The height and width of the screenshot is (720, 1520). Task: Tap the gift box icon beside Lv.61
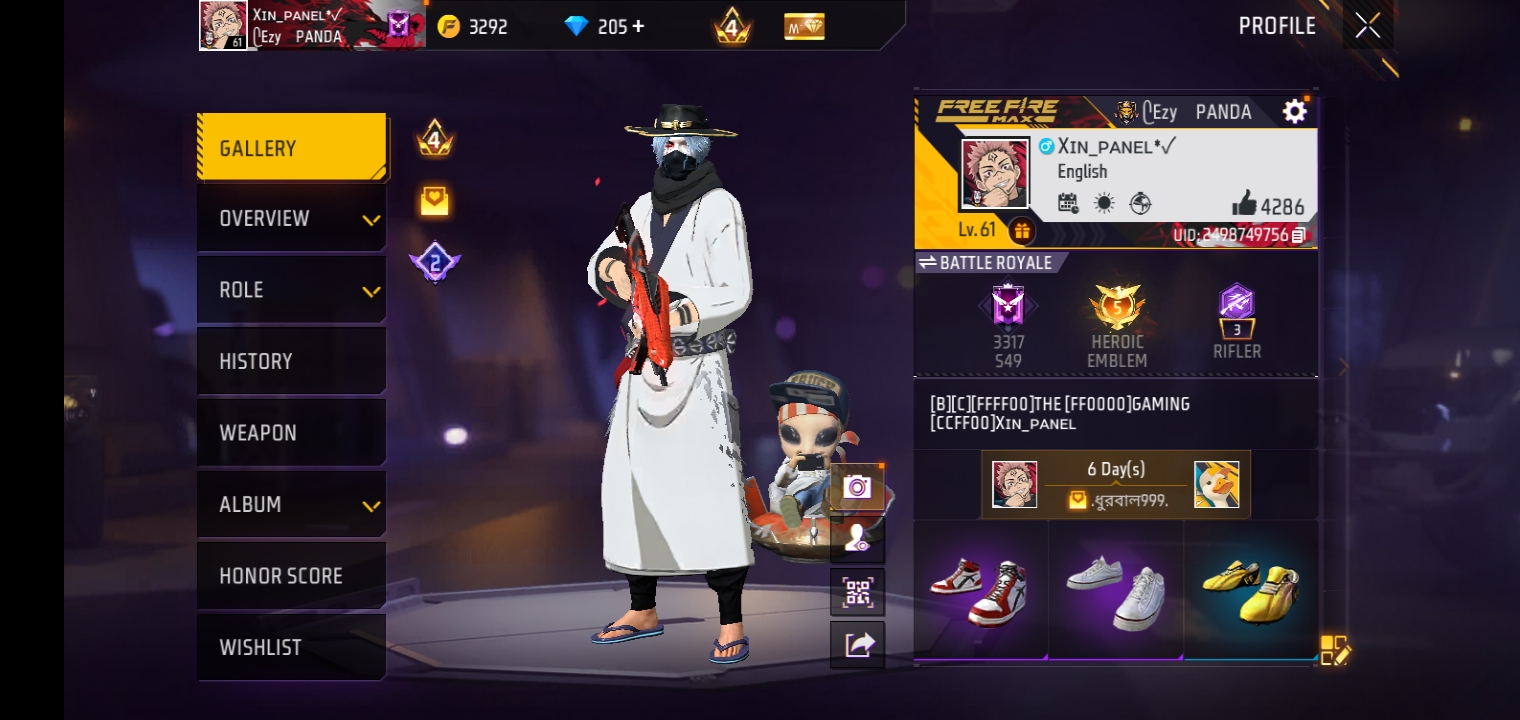coord(1021,231)
